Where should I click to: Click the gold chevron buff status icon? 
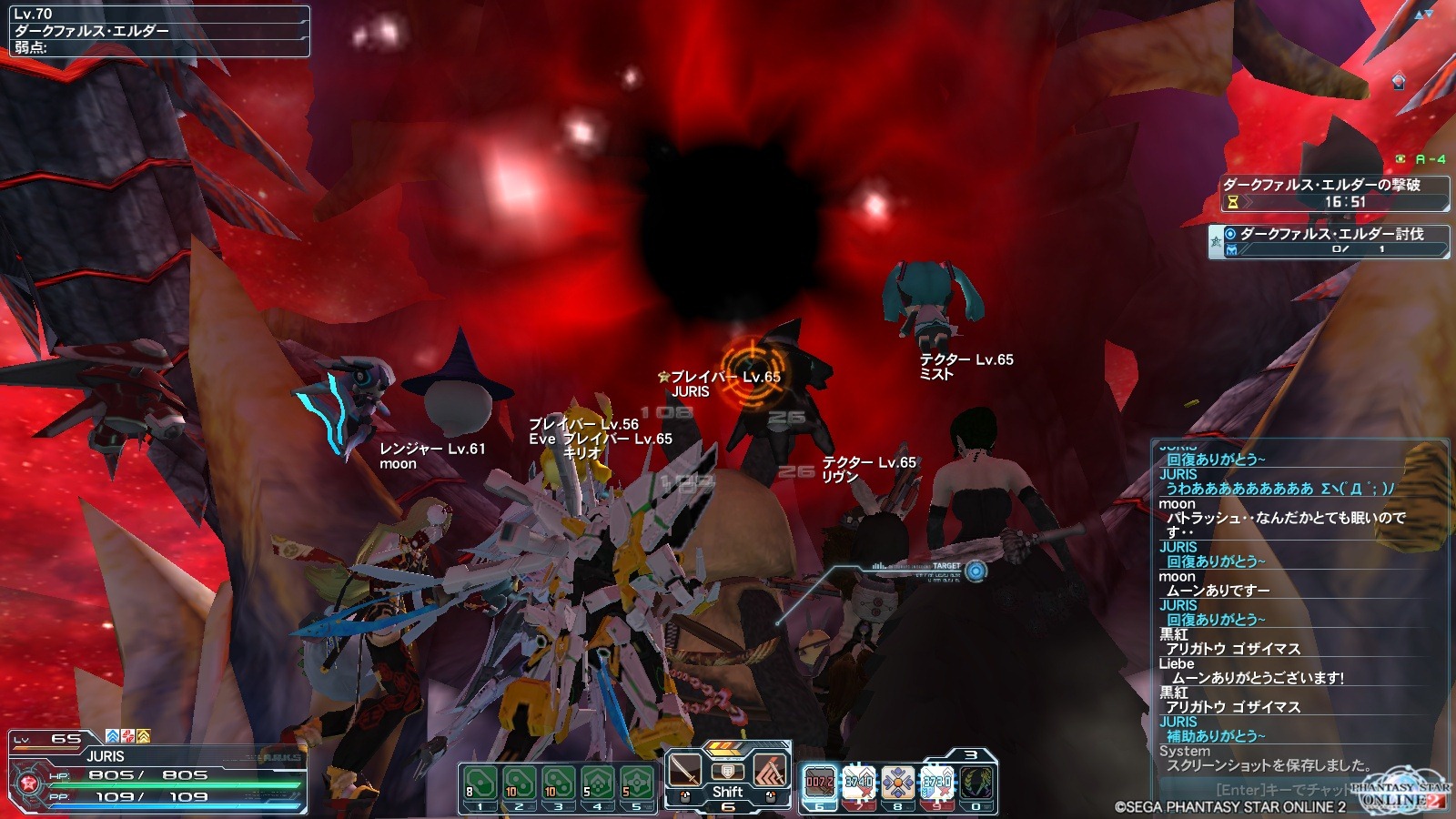tap(143, 736)
